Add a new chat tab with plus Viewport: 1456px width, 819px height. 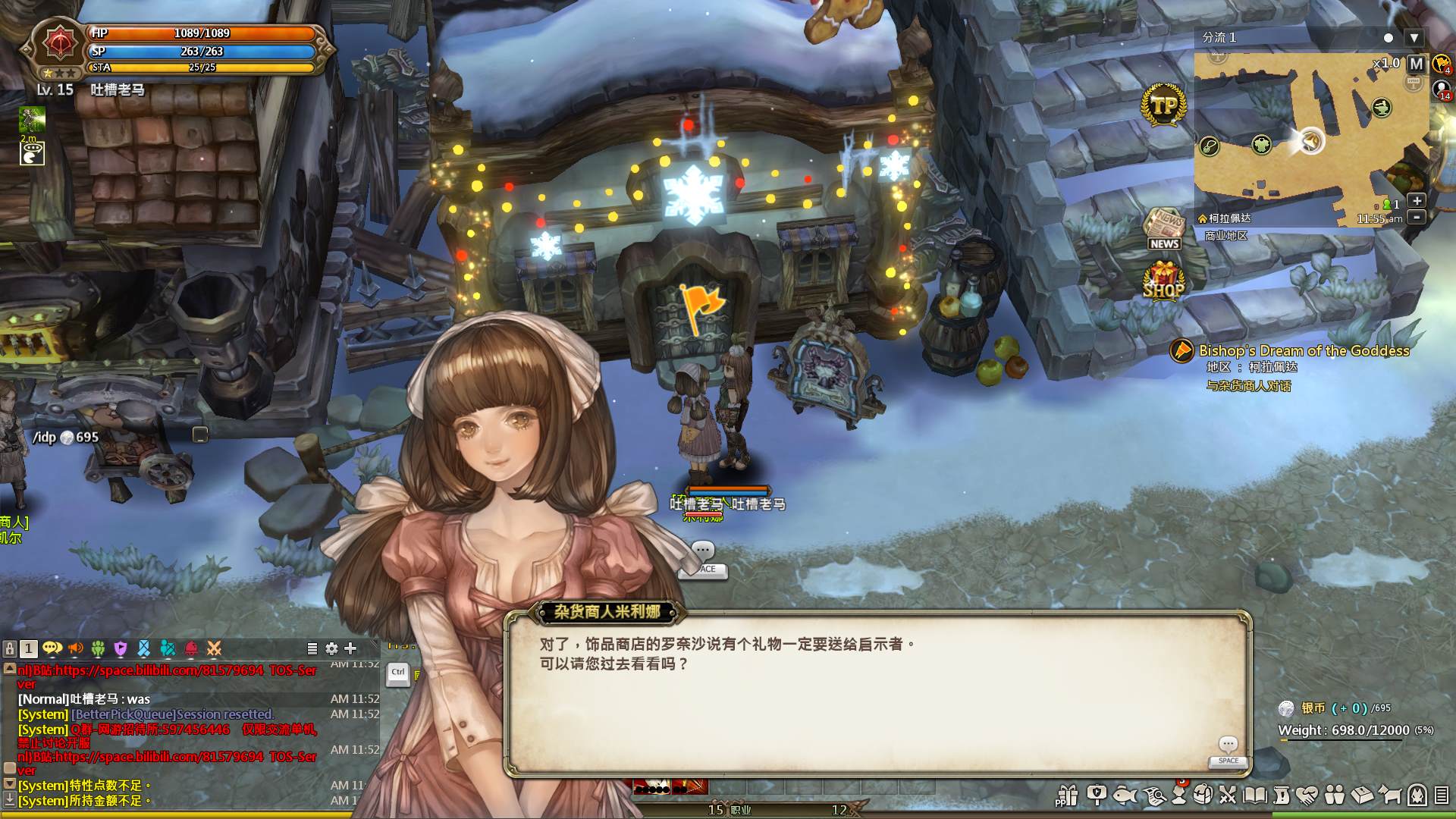tap(350, 648)
